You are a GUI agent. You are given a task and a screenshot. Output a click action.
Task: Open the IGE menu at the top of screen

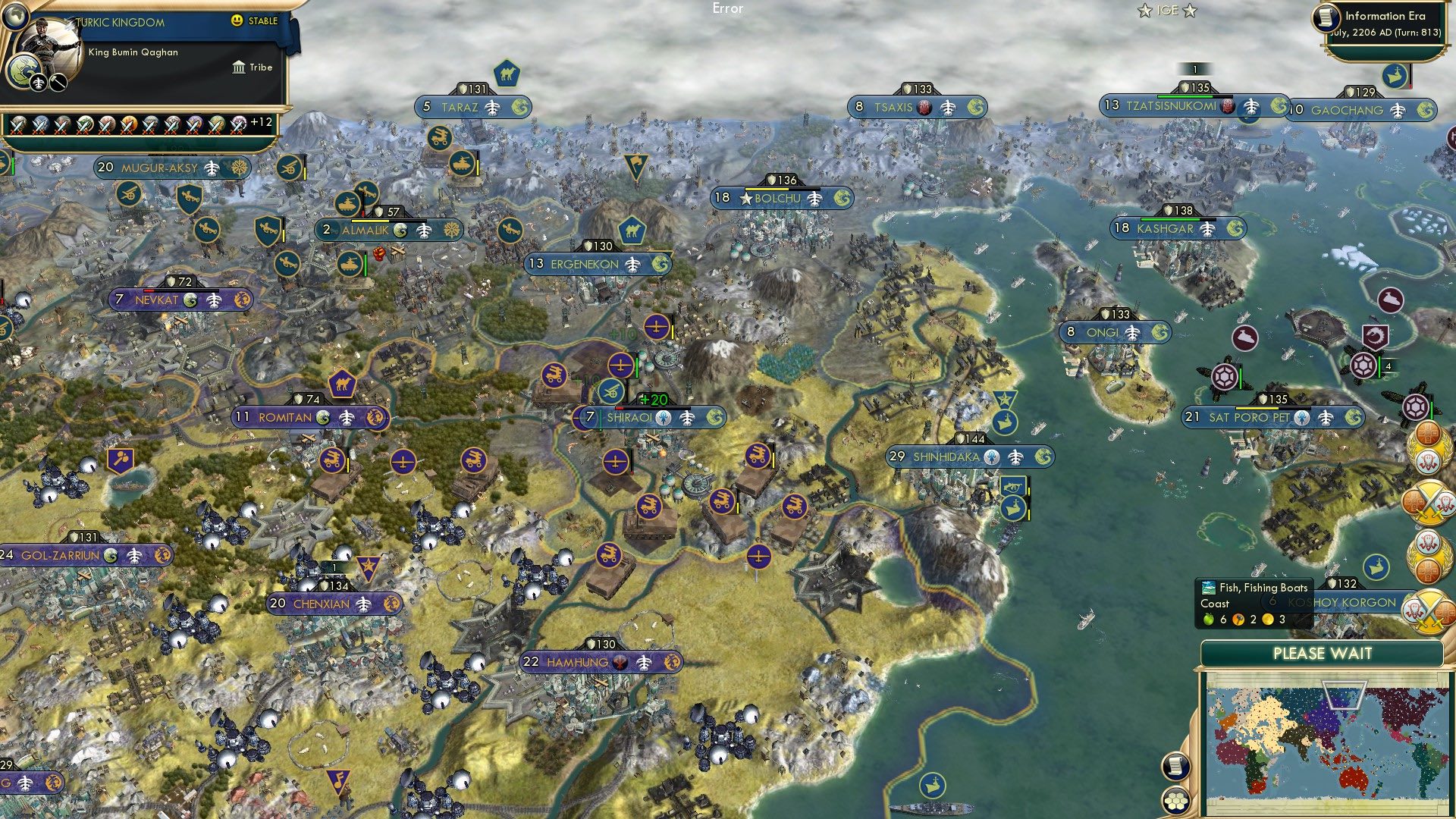pos(1167,10)
